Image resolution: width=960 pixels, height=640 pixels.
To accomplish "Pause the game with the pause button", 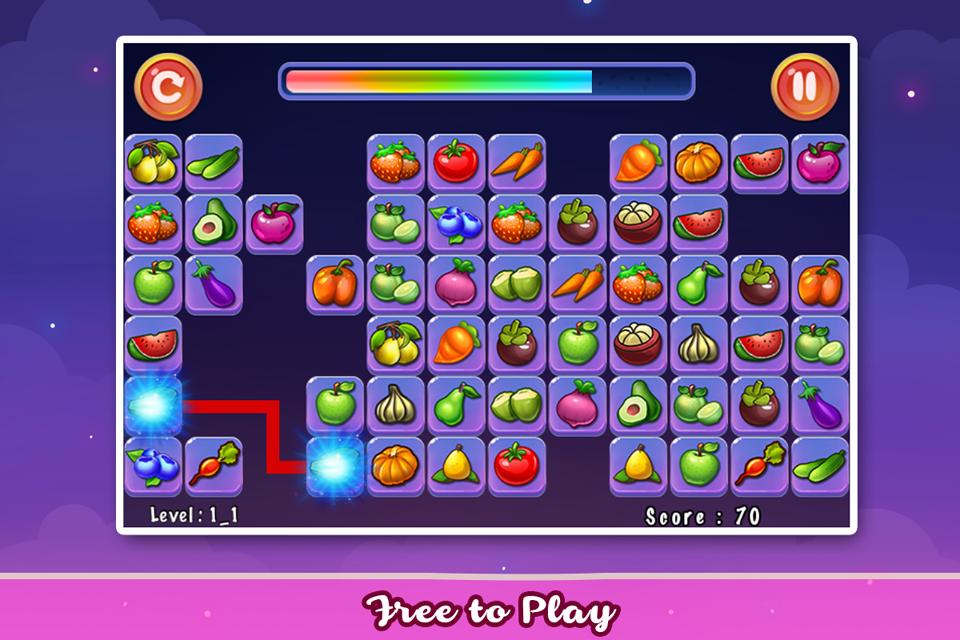I will tap(804, 87).
